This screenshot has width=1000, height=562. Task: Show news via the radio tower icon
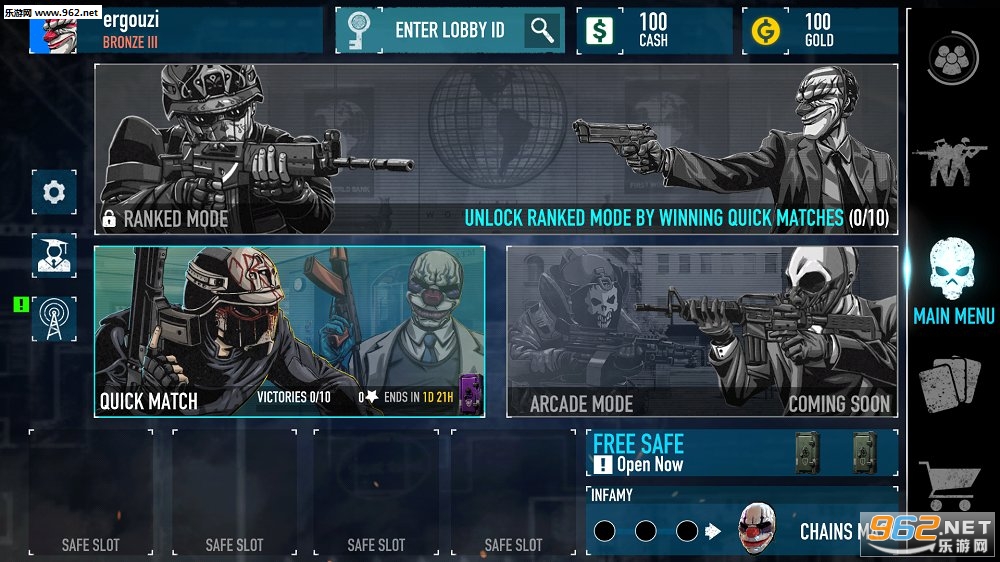[54, 319]
